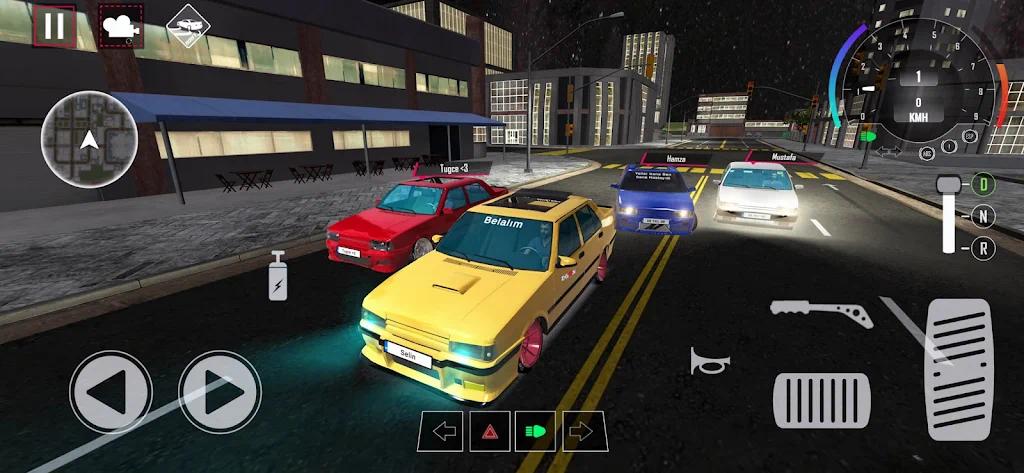This screenshot has height=473, width=1024.
Task: Shift the gear to Reverse
Action: tap(984, 247)
